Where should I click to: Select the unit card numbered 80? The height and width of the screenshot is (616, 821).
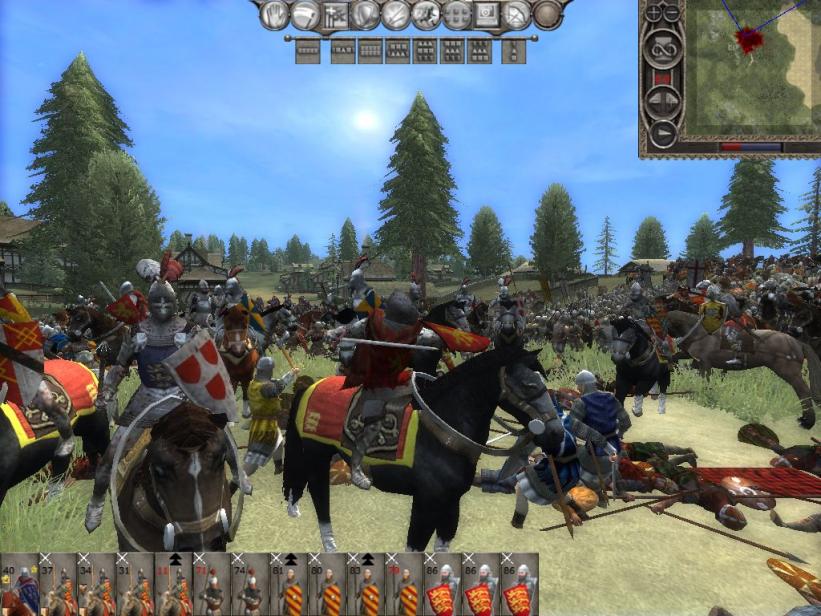tap(329, 585)
